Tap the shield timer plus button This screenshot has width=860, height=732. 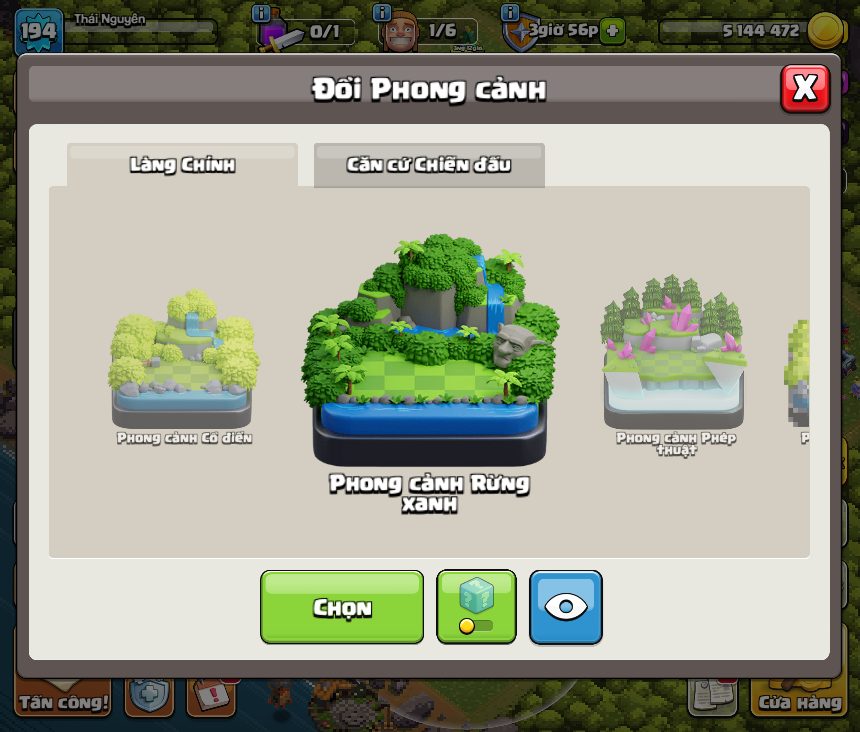coord(613,31)
